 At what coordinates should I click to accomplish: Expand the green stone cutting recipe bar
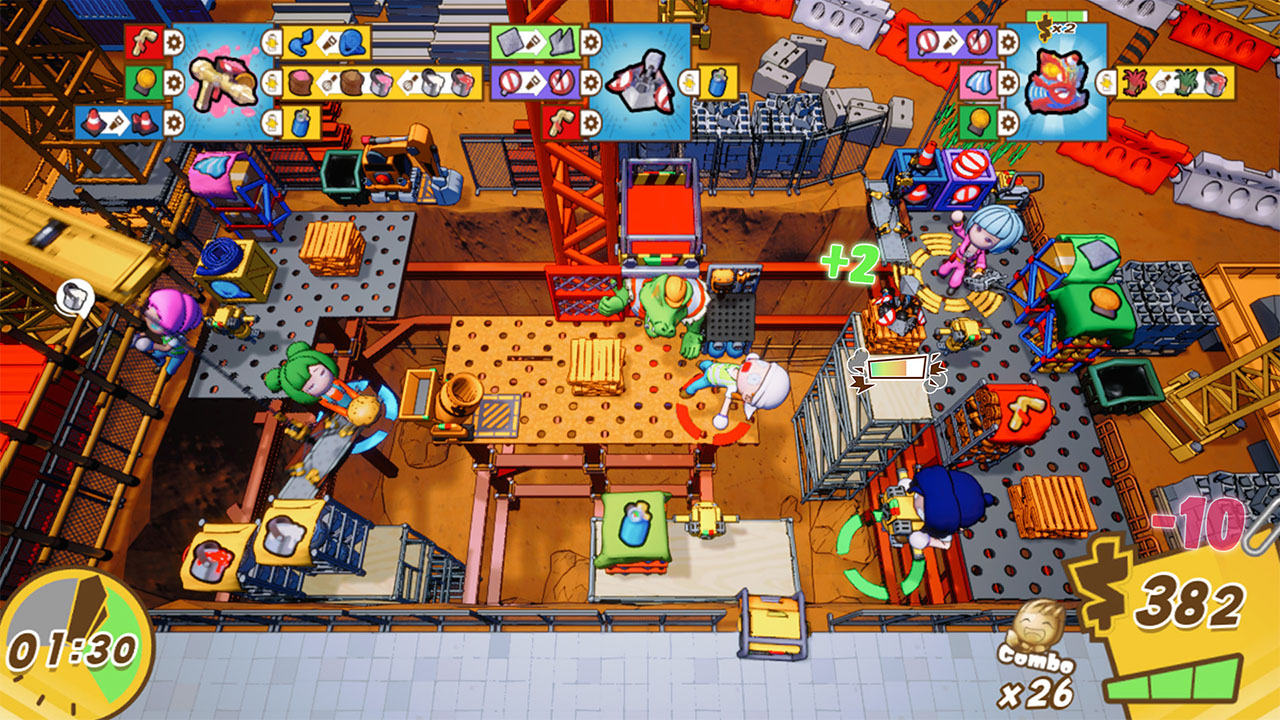coord(534,42)
